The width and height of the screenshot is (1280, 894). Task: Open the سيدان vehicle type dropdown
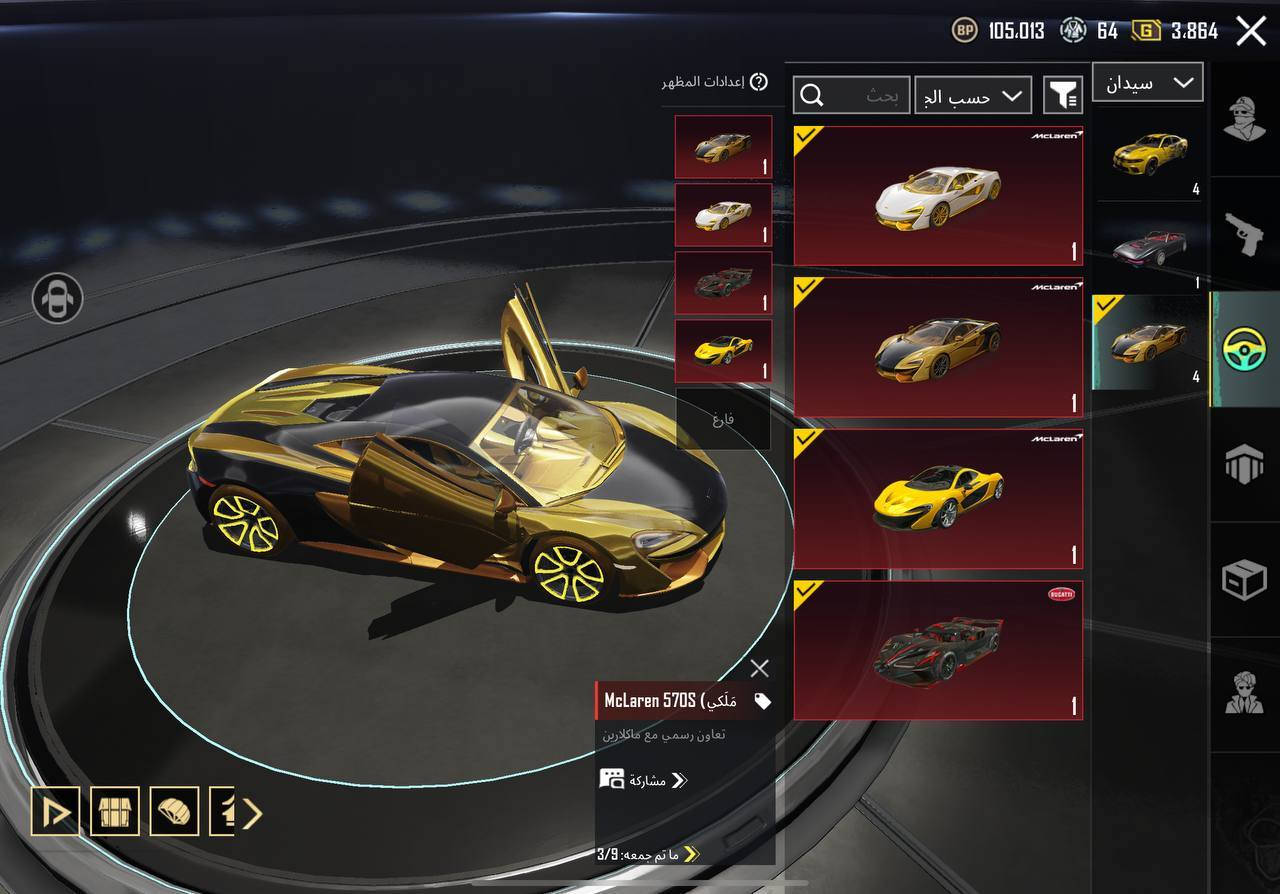[1147, 83]
